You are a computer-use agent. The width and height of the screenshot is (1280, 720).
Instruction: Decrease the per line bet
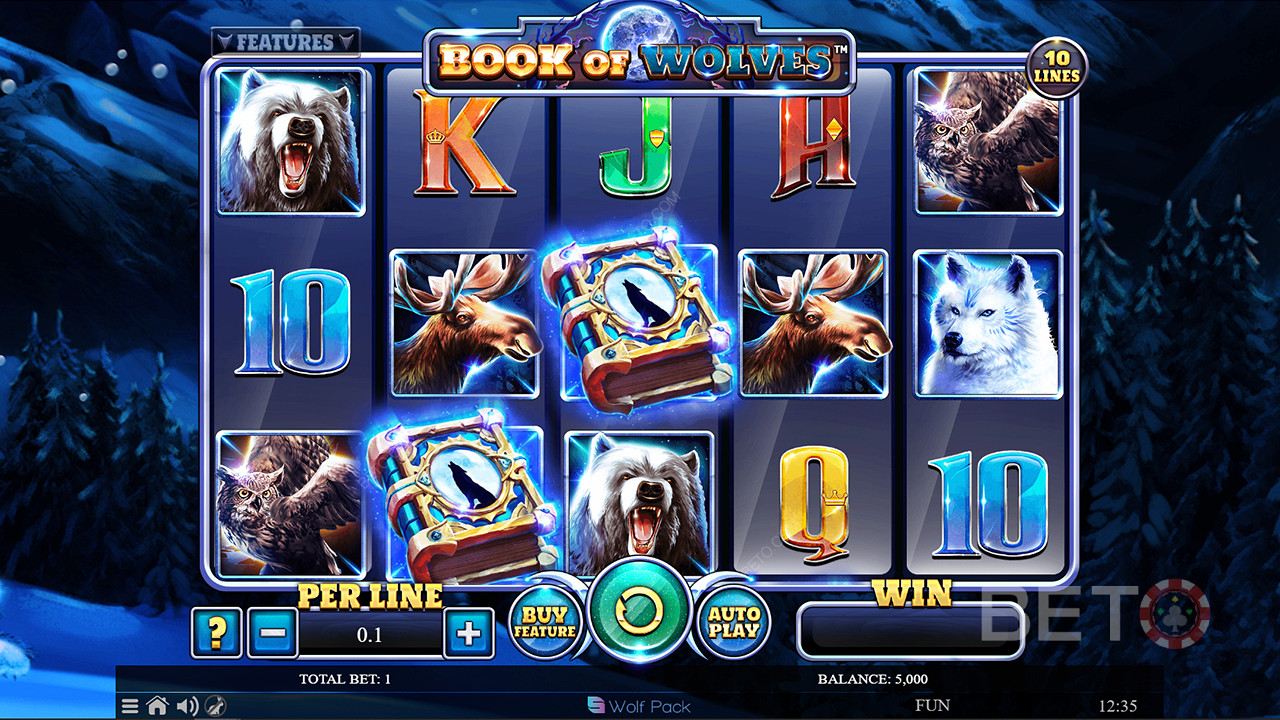[272, 633]
